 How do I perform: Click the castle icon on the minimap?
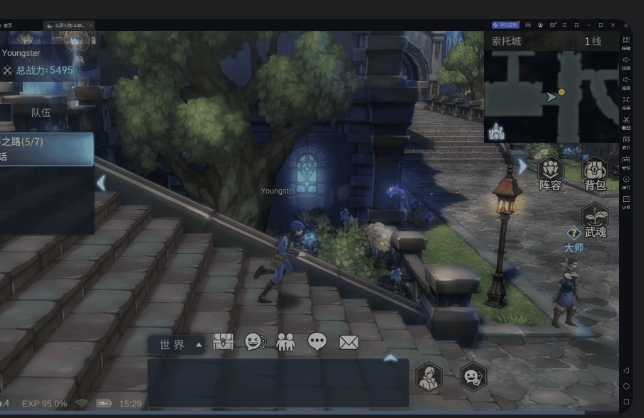click(497, 131)
